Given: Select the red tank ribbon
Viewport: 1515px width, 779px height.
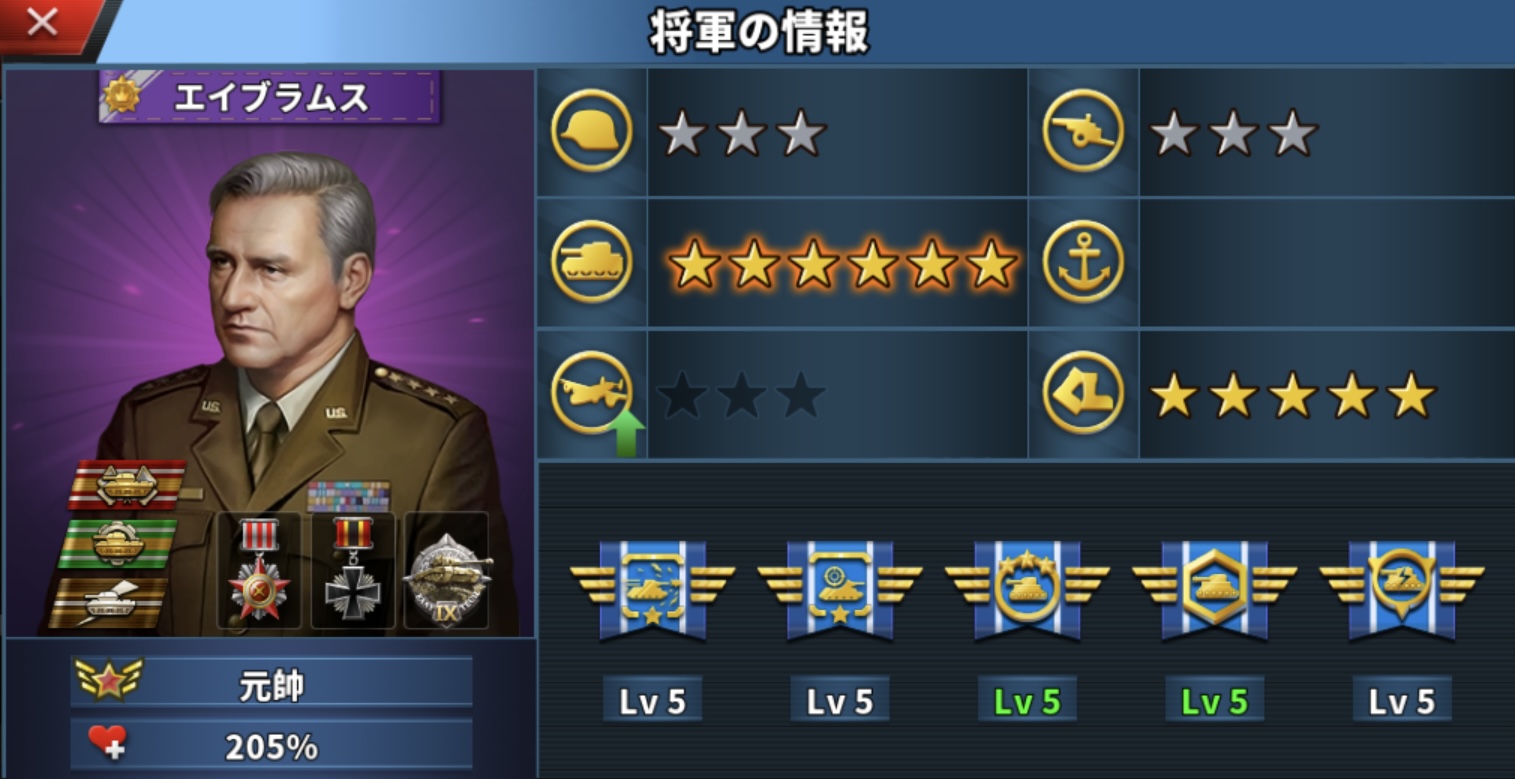Looking at the screenshot, I should click(x=127, y=485).
